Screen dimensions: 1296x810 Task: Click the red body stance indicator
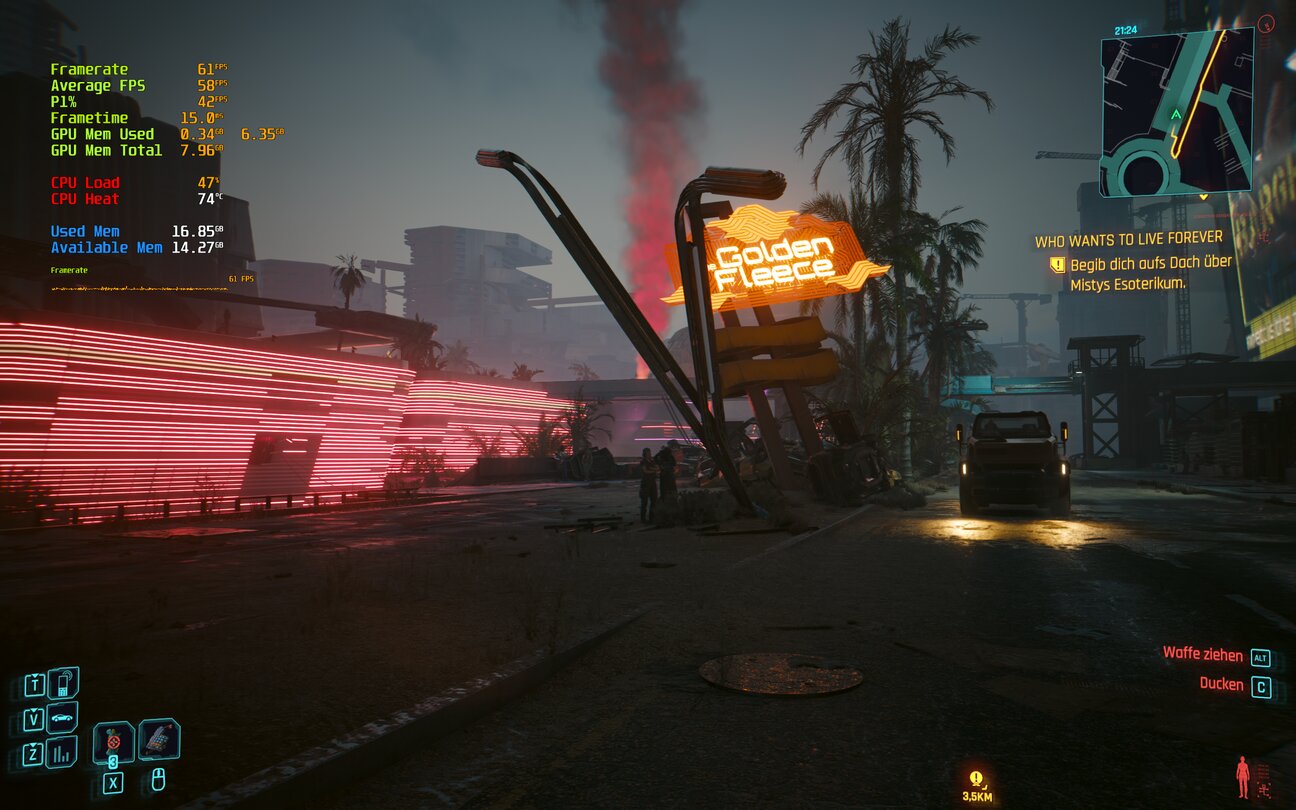[1243, 776]
